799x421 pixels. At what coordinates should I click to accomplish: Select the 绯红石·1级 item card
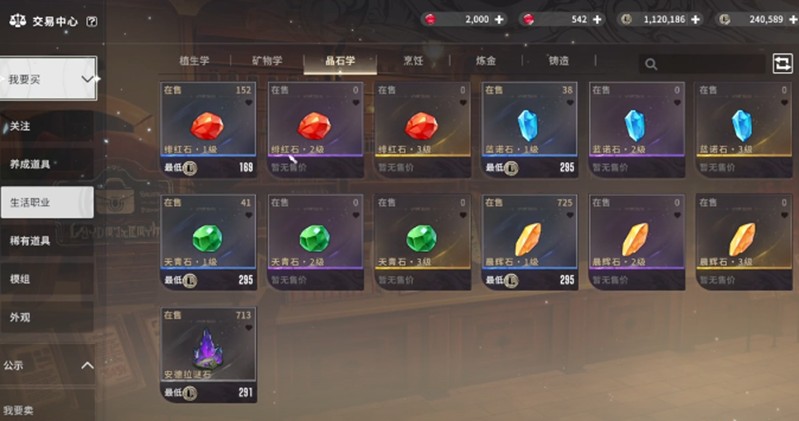point(208,128)
